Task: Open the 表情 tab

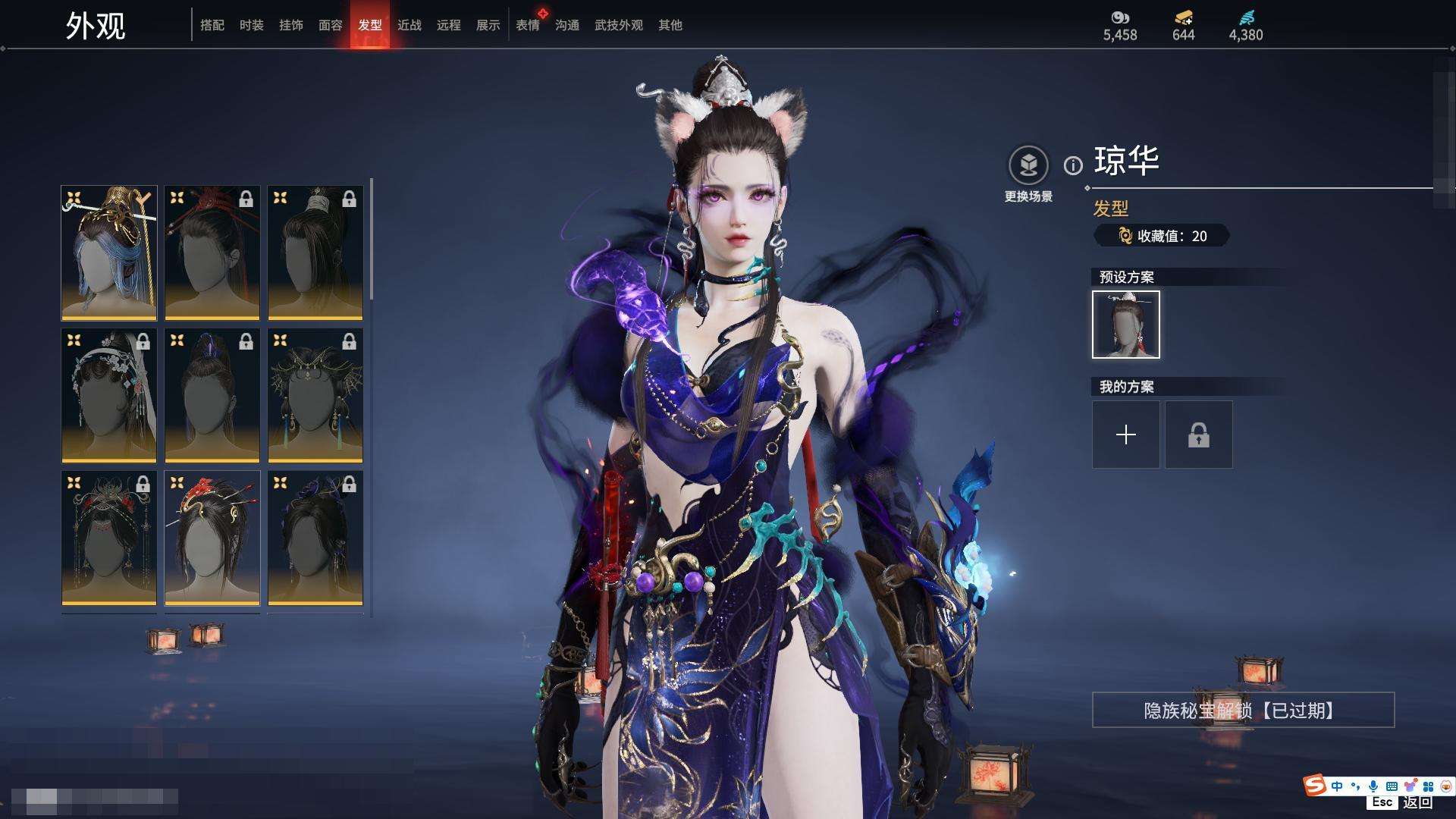Action: [x=528, y=25]
